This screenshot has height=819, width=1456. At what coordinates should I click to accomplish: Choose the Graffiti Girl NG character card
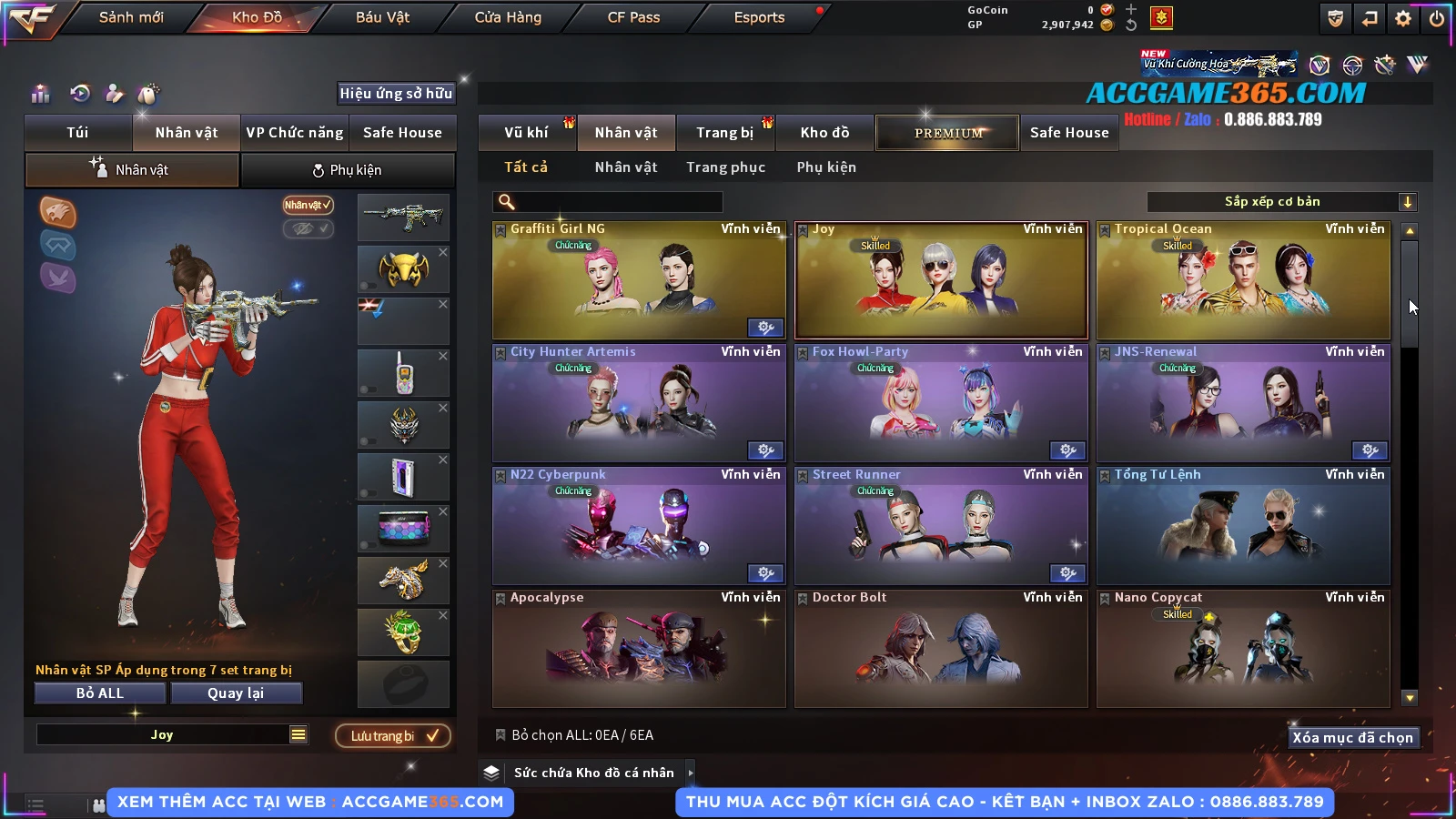click(x=639, y=280)
